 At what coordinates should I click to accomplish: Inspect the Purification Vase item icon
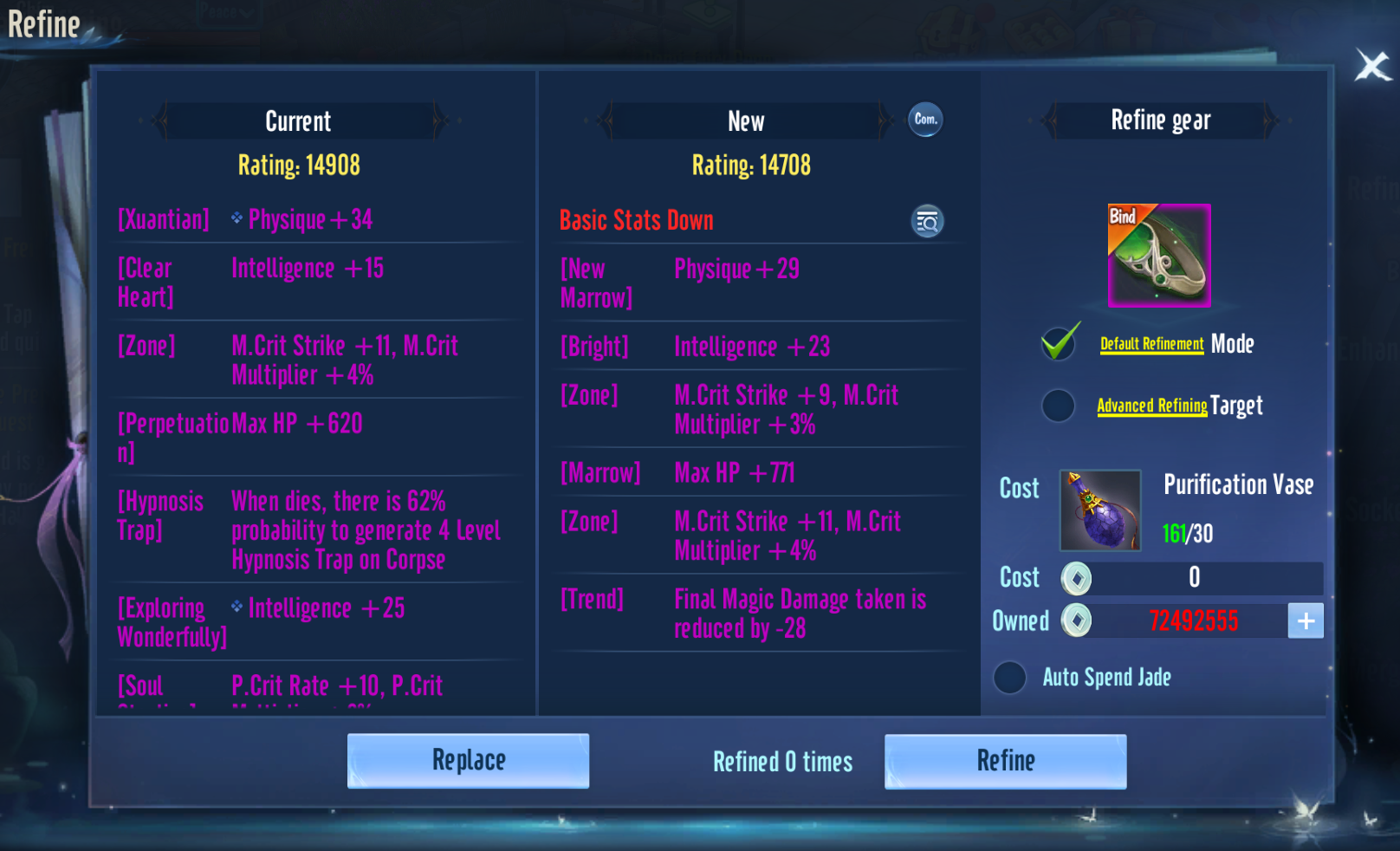(1100, 510)
